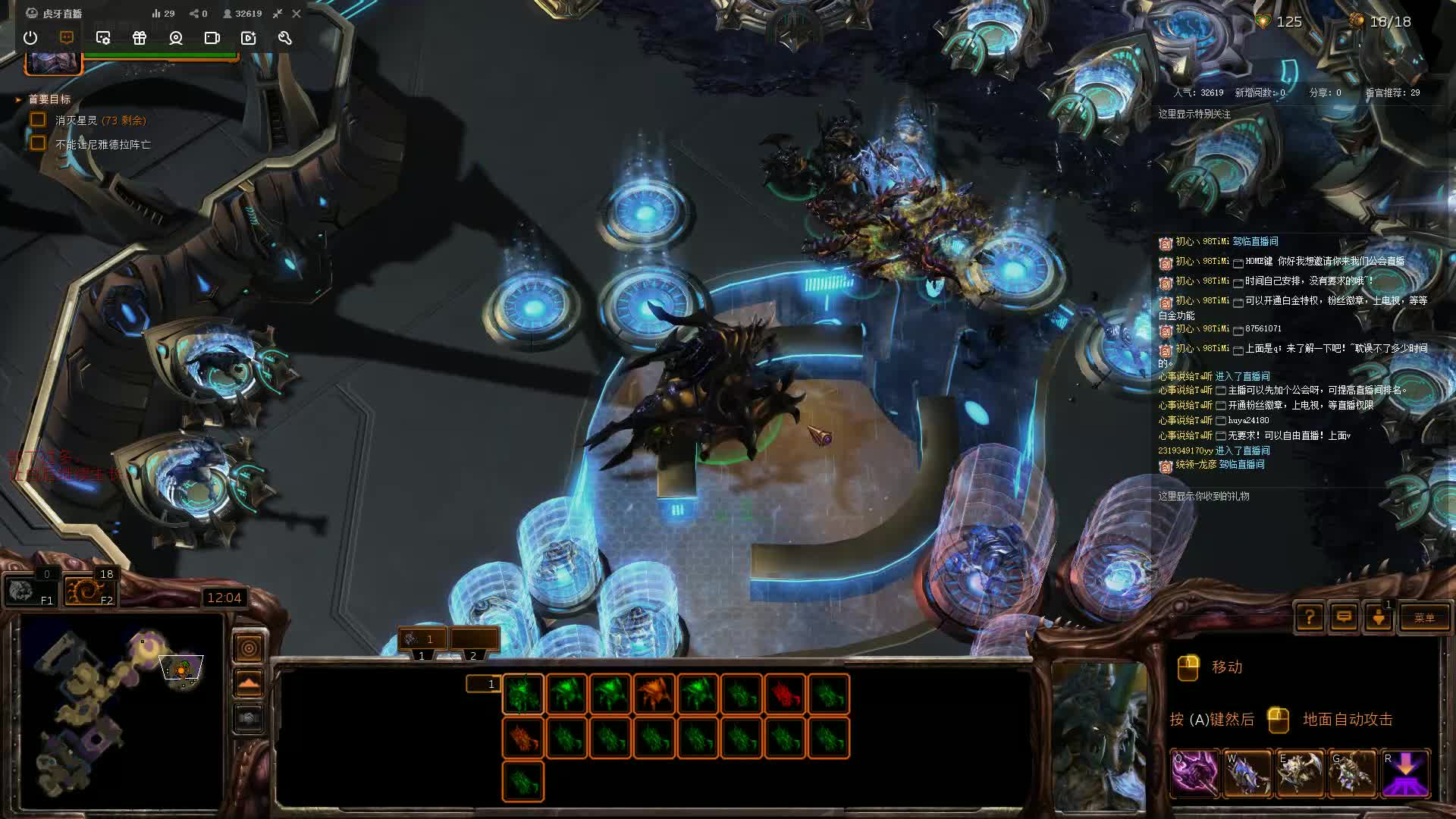
Task: Select the W ability on the command card
Action: [1247, 773]
